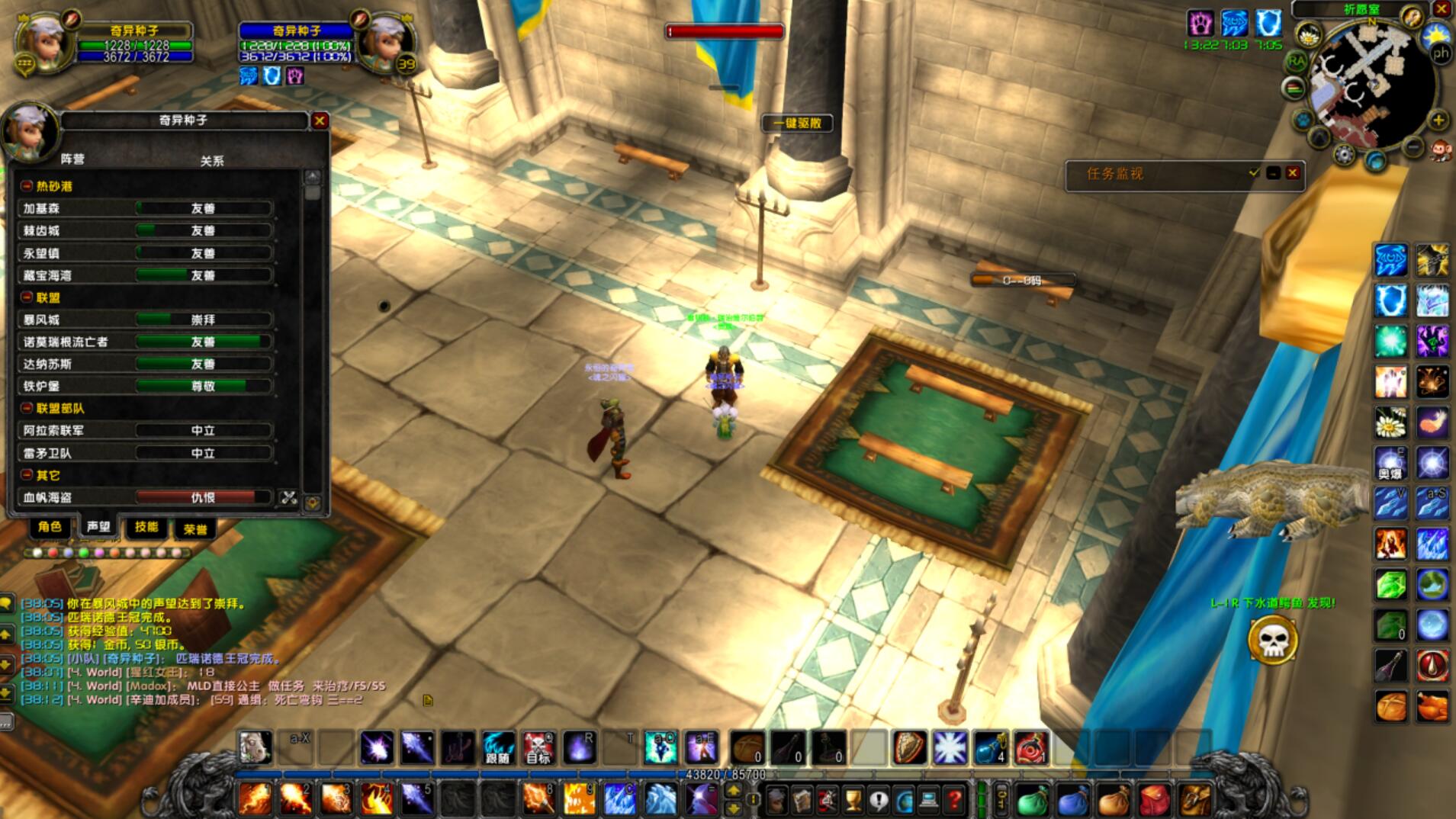Select the 荣誉 honor tab
This screenshot has height=819, width=1456.
[x=194, y=528]
